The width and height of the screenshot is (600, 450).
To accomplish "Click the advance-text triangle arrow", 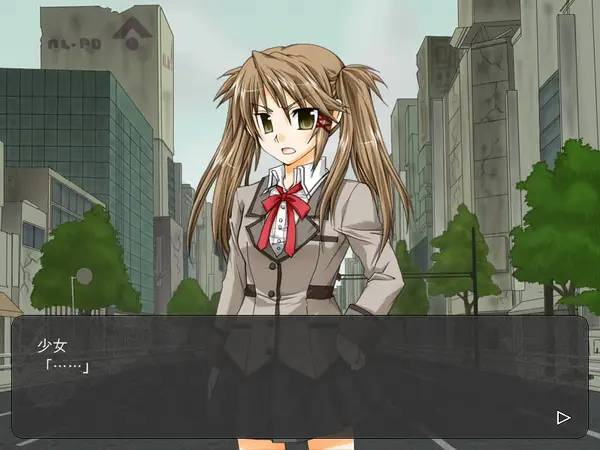I will pos(563,417).
